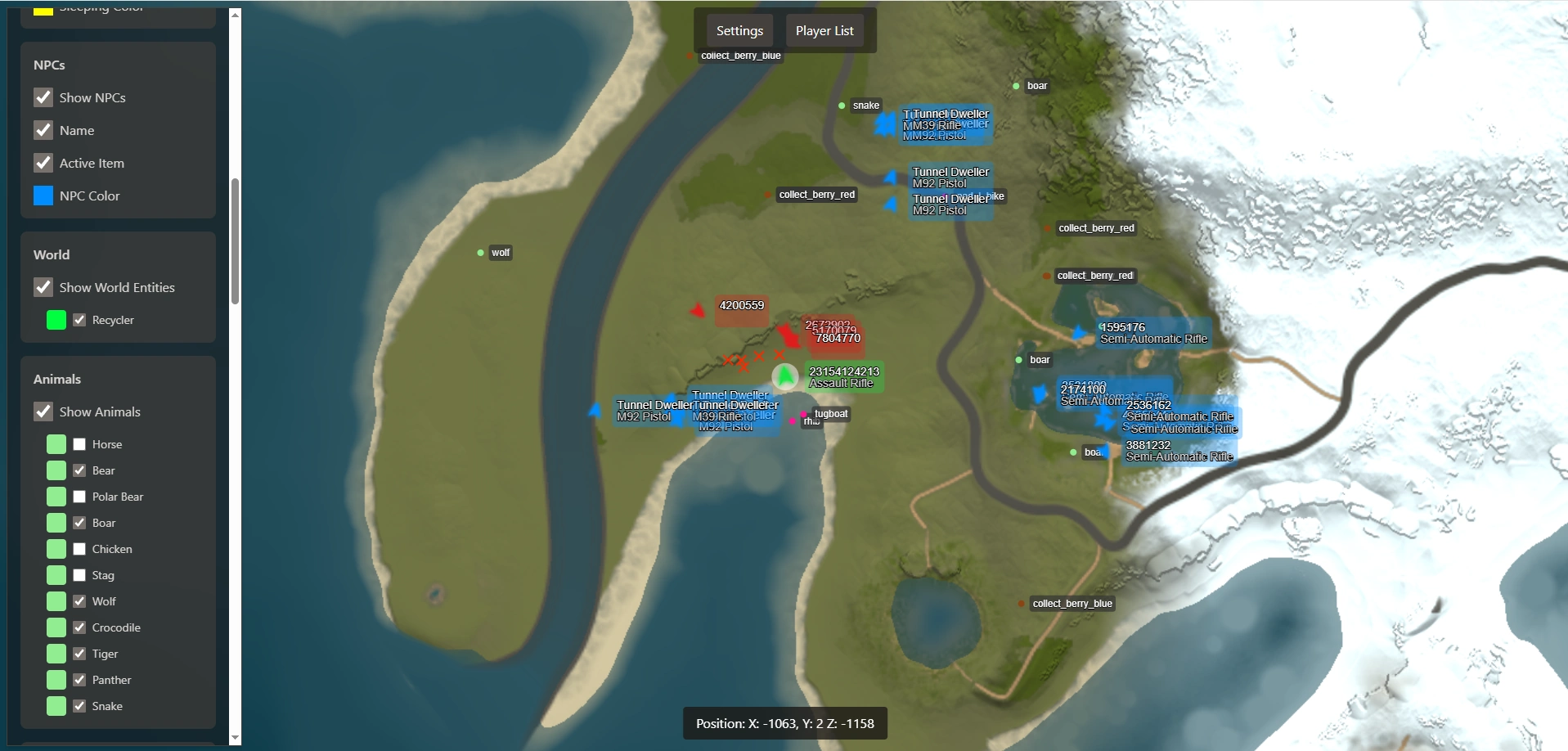Open the Settings panel
Viewport: 1568px width, 751px height.
pos(739,31)
